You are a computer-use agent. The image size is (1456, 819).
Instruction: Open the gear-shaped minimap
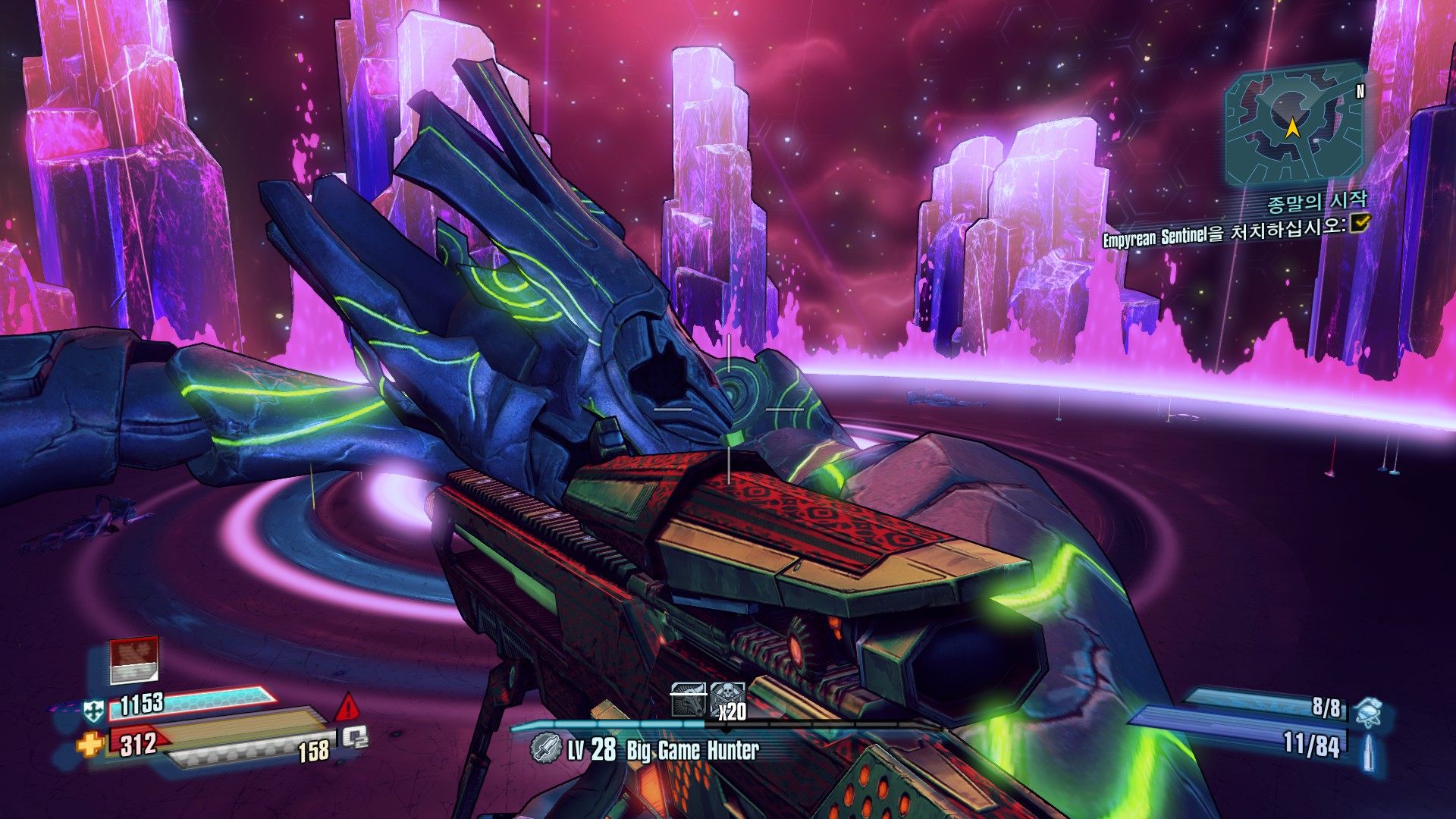[x=1292, y=125]
